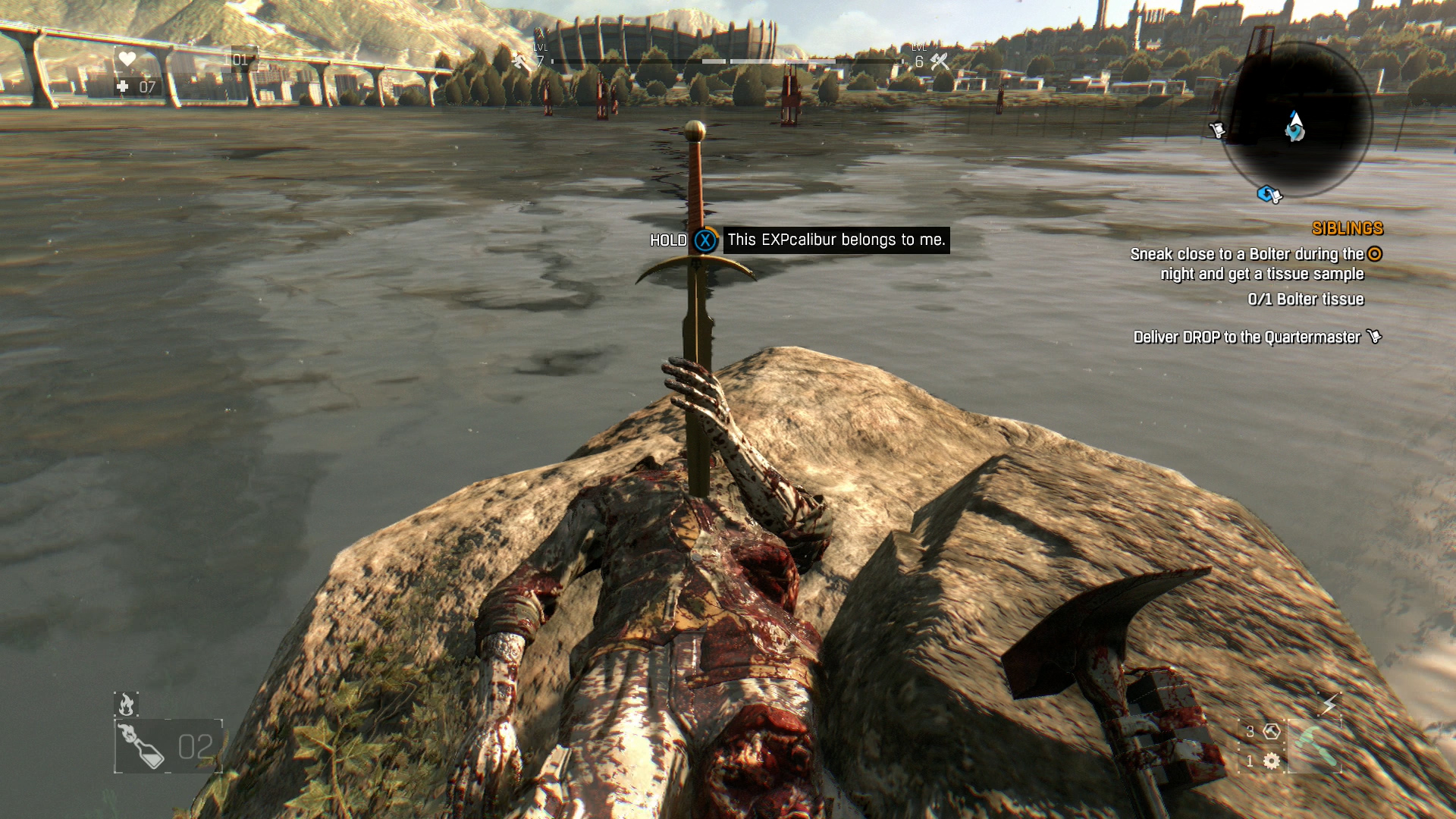This screenshot has height=819, width=1456.
Task: Click the lightning bolt icon above the weapon slot
Action: 1329,704
